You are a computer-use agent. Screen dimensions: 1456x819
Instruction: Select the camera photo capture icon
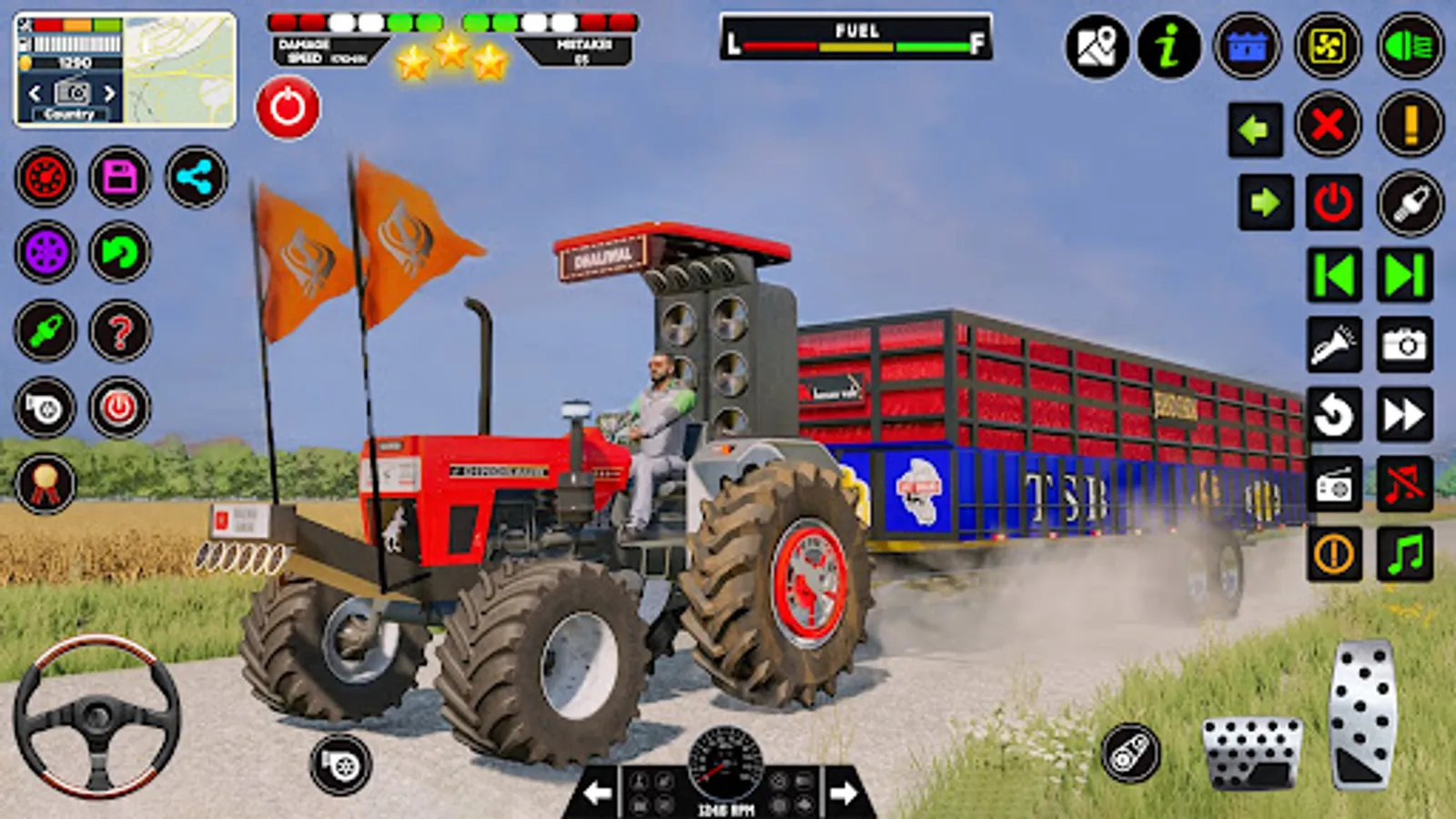1404,346
